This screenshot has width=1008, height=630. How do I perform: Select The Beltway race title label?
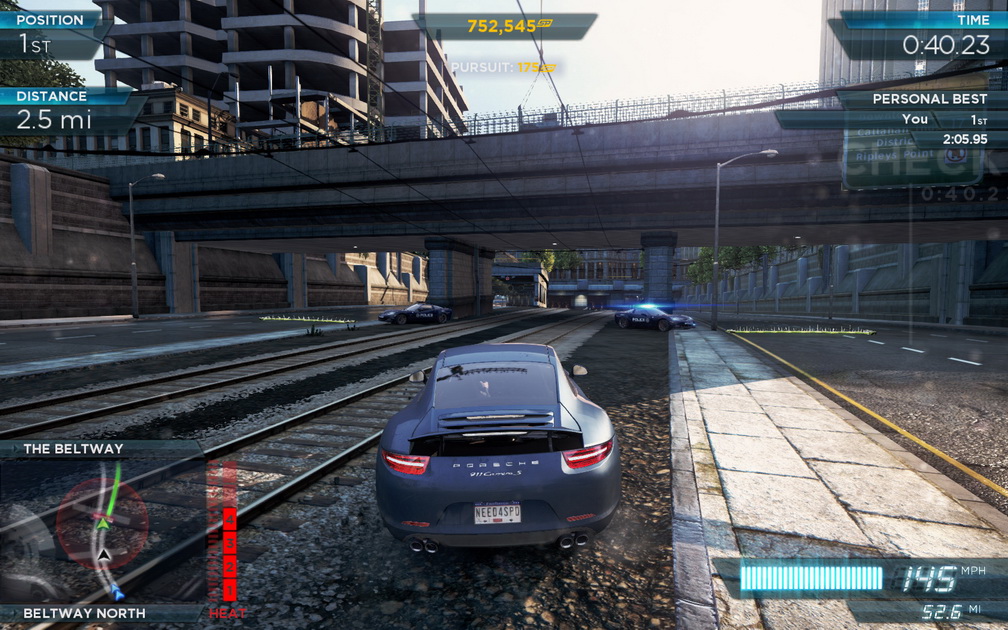(x=74, y=449)
